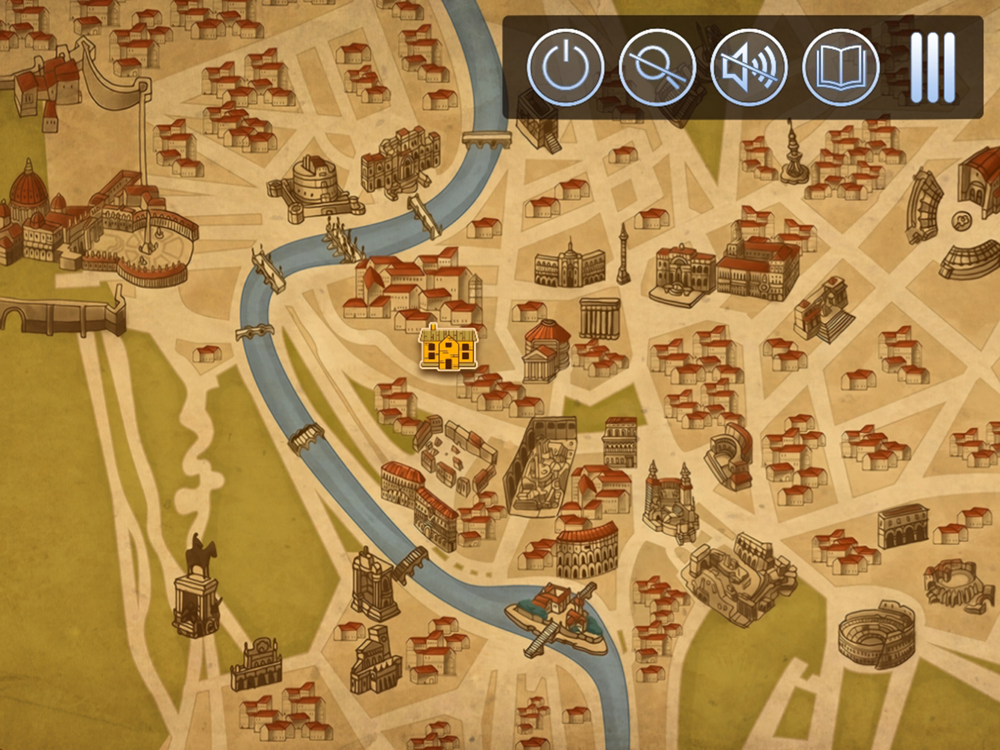Select the highlighted yellow building marker
This screenshot has width=1000, height=750.
coord(448,348)
